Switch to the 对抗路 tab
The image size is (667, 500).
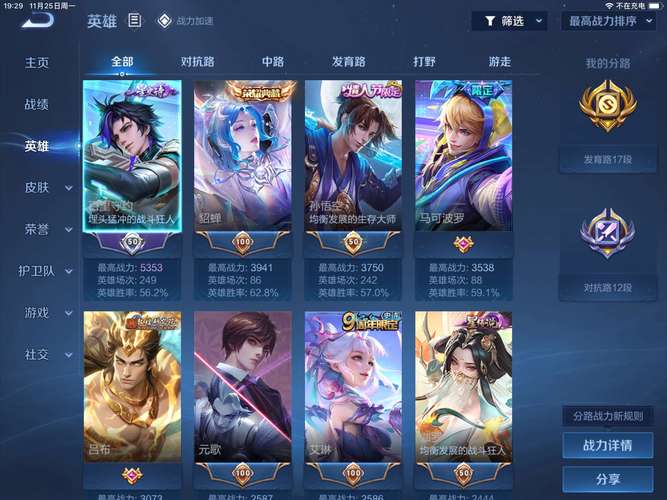click(x=198, y=62)
